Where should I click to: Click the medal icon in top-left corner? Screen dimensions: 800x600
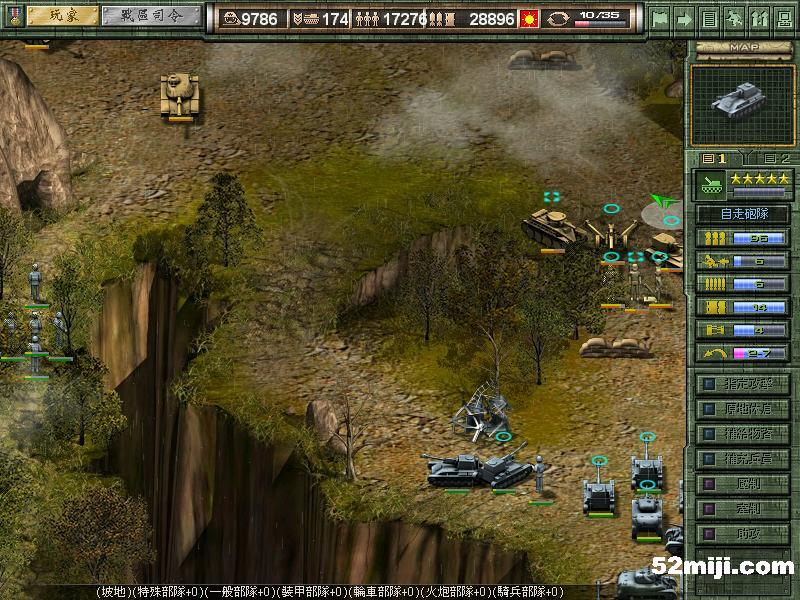10,17
